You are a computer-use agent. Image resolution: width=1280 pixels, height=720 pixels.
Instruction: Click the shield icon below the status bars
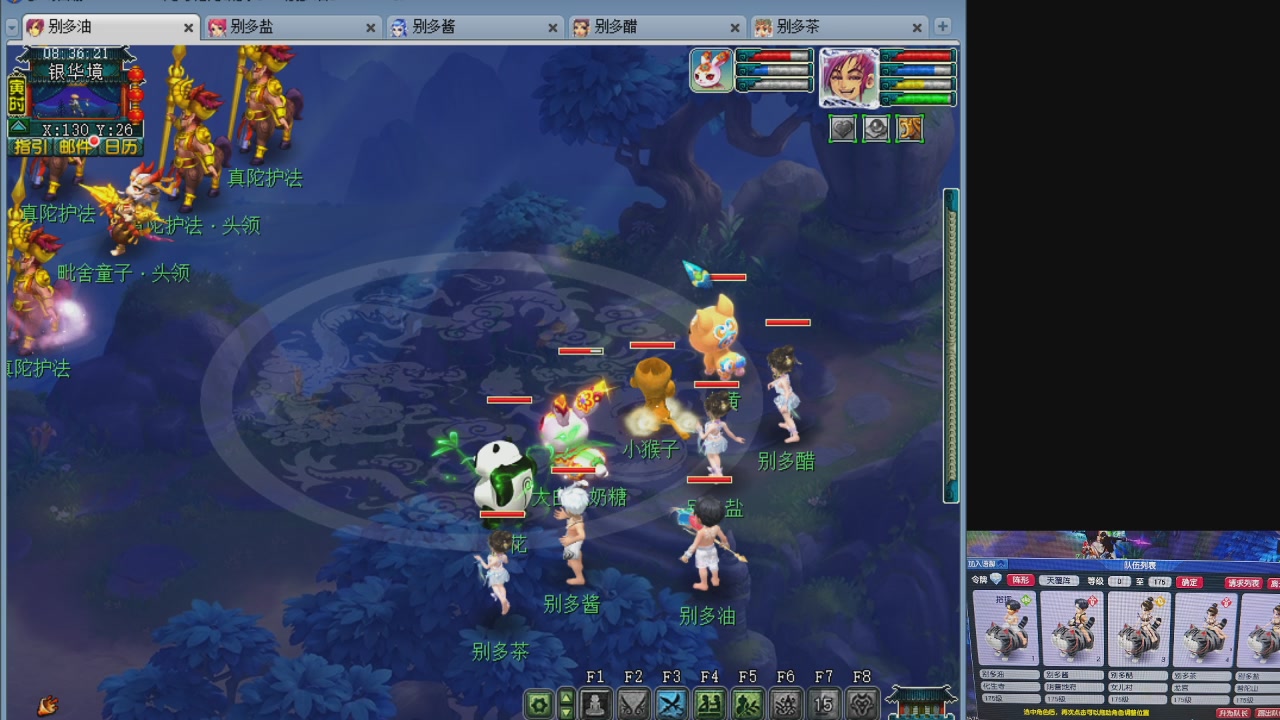[x=876, y=128]
